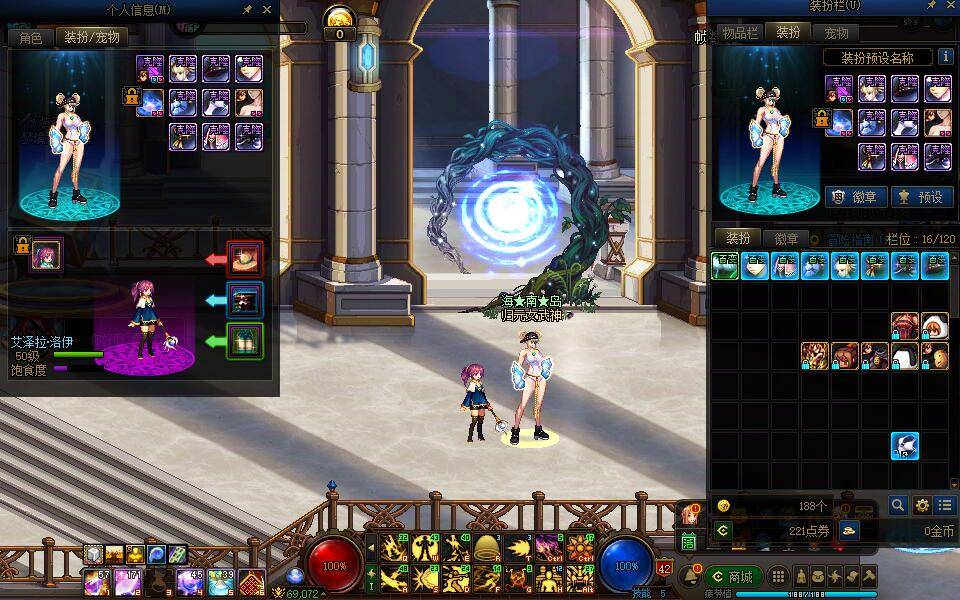Click the magnifier search button in inventory
960x600 pixels.
click(898, 505)
